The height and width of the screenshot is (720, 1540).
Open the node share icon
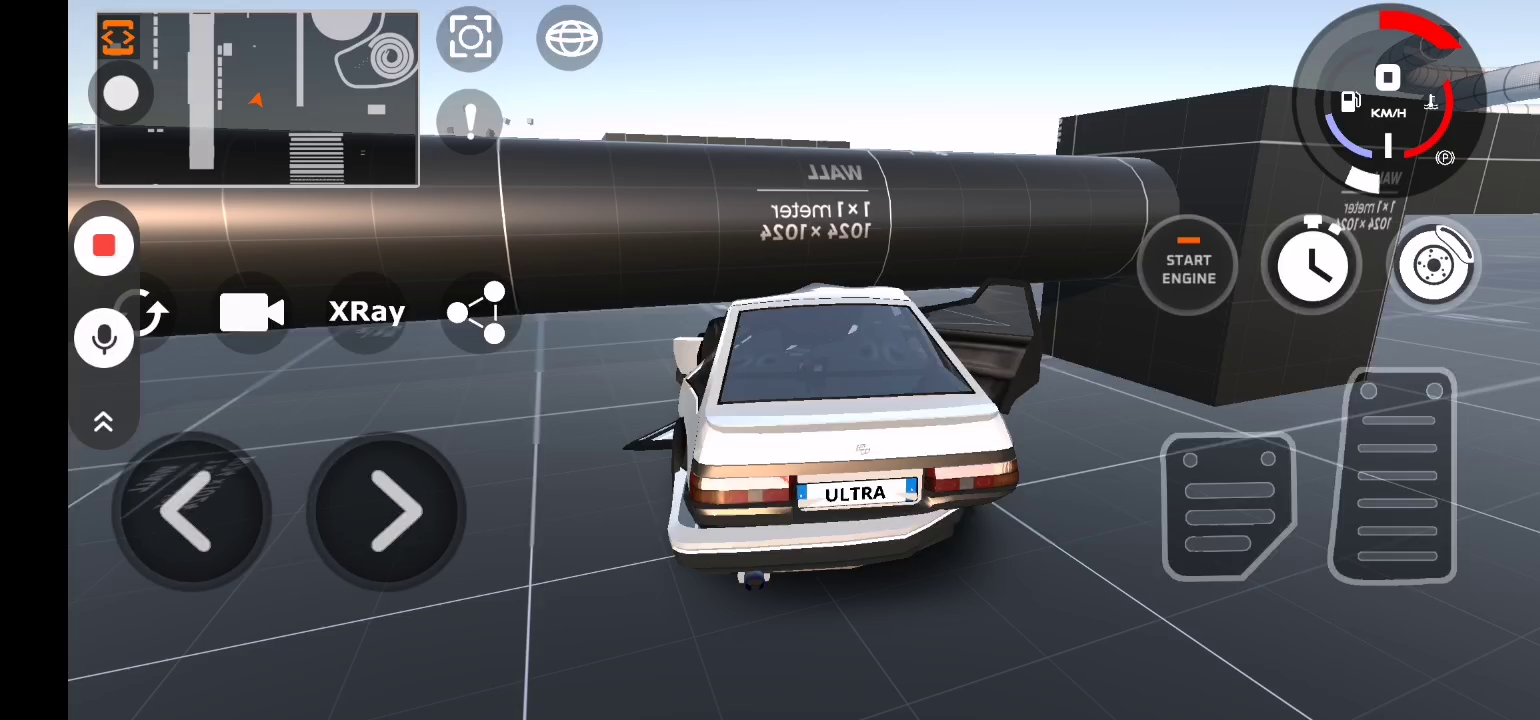pos(478,313)
